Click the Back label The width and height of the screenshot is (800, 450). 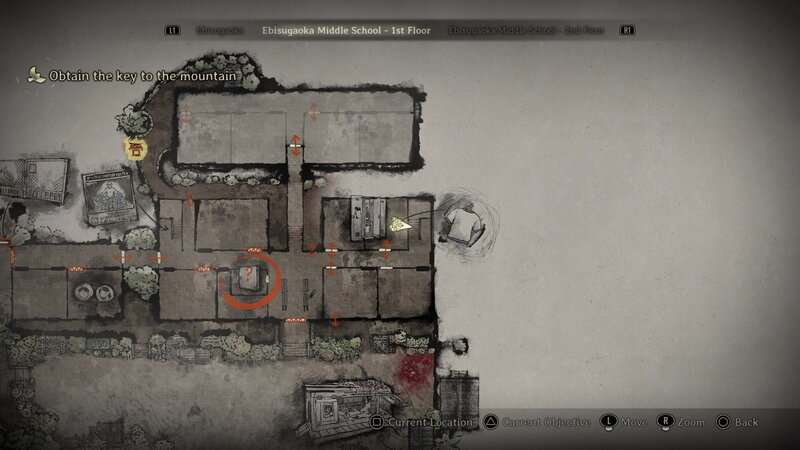(746, 423)
